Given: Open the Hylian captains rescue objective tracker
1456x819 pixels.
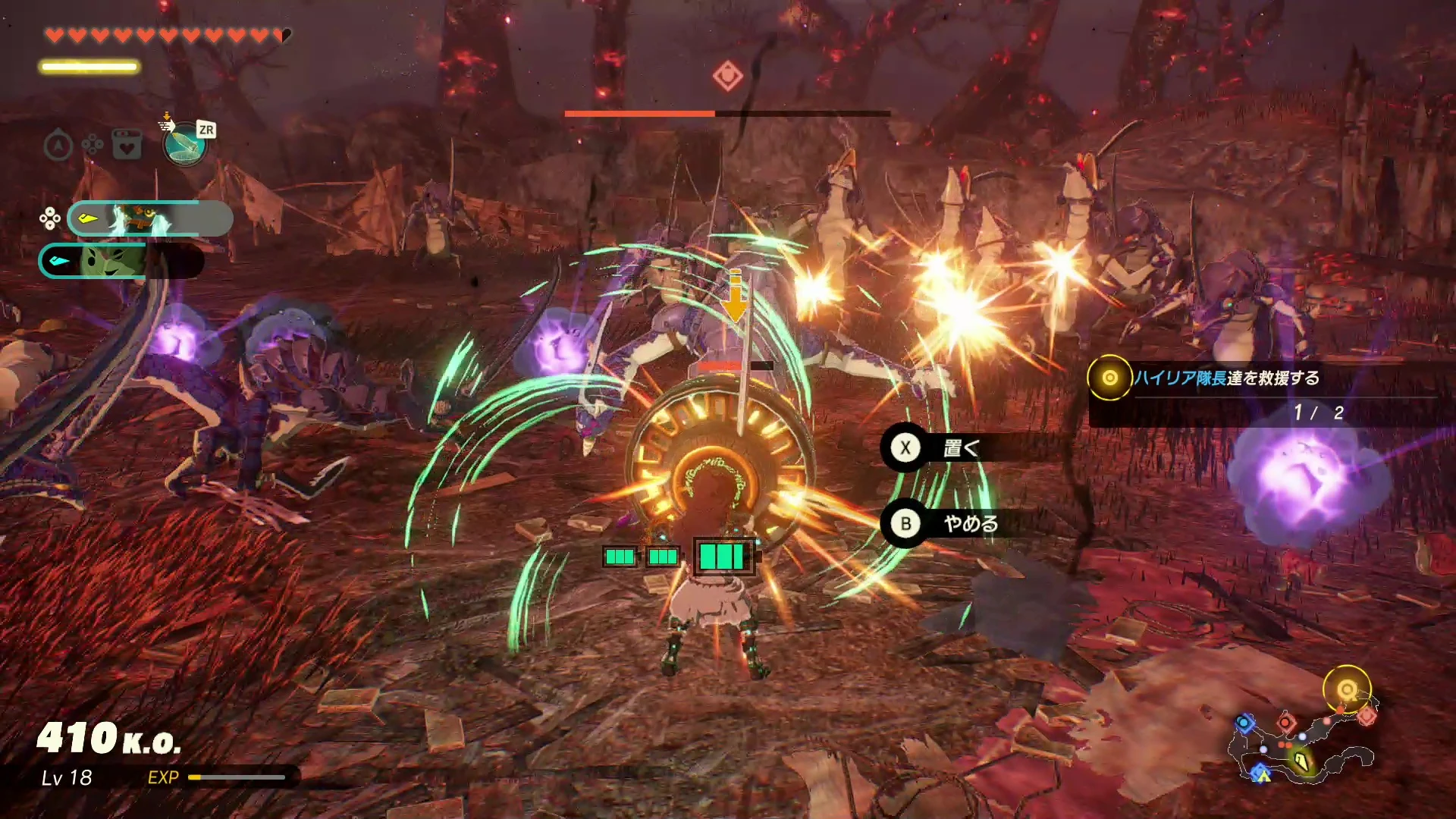Looking at the screenshot, I should (1226, 378).
